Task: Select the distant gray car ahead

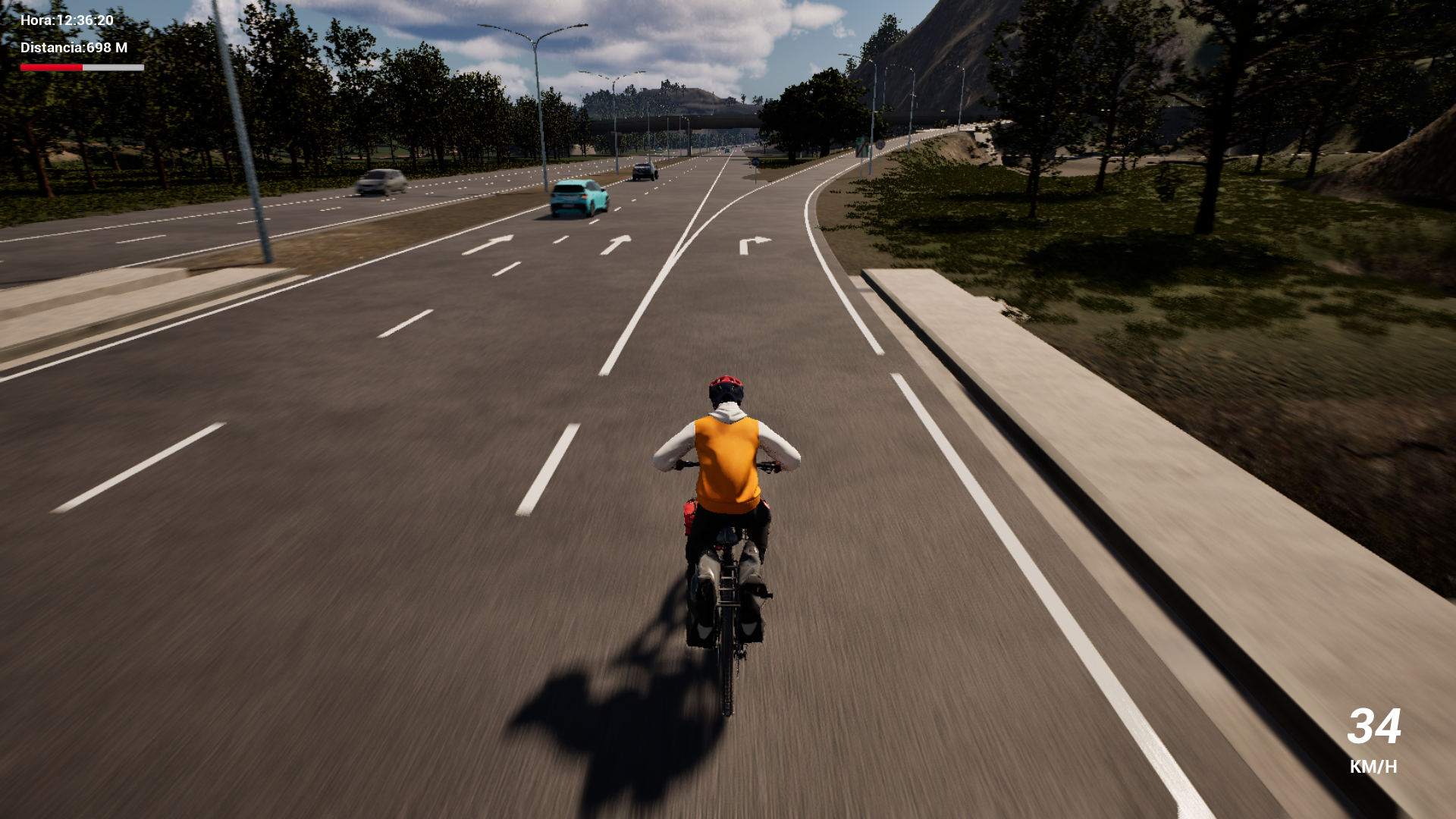Action: 645,171
